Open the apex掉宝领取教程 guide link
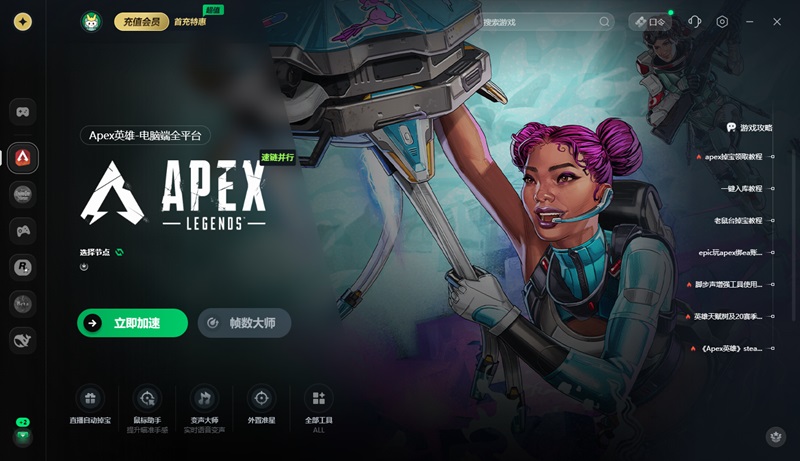Image resolution: width=800 pixels, height=461 pixels. pos(733,157)
